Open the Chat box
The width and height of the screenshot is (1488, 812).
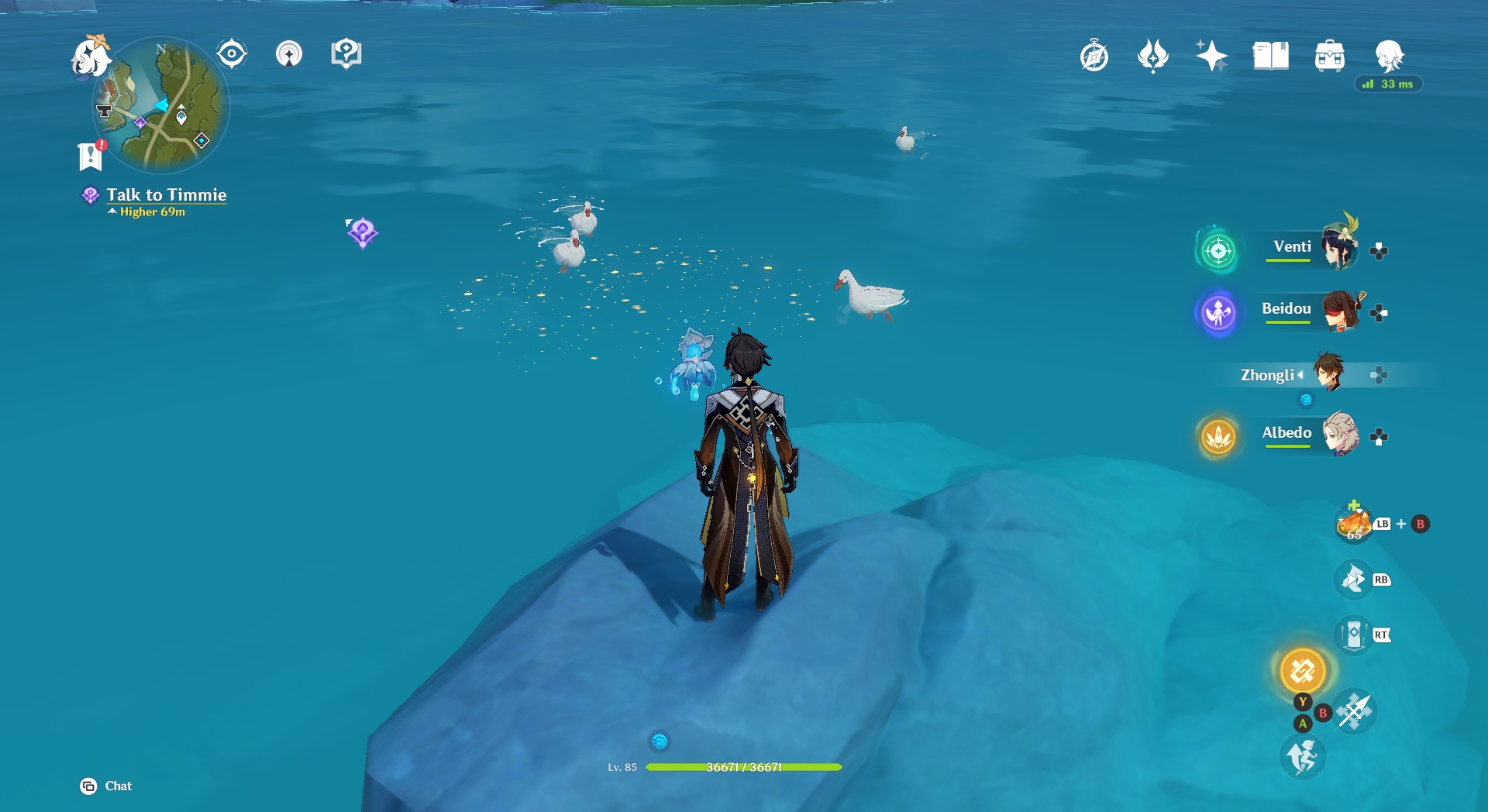[106, 786]
